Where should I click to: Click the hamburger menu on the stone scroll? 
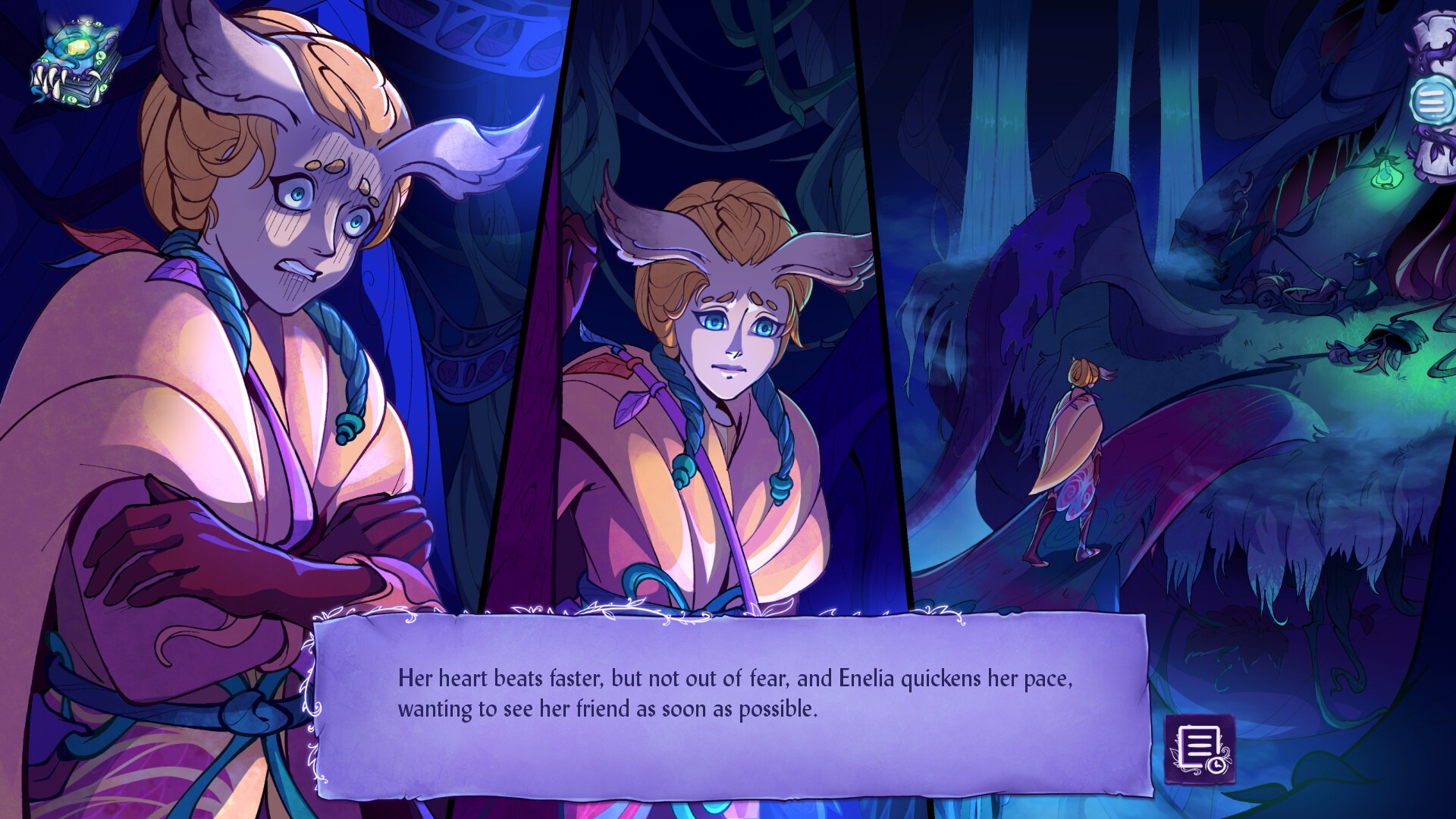(1432, 99)
